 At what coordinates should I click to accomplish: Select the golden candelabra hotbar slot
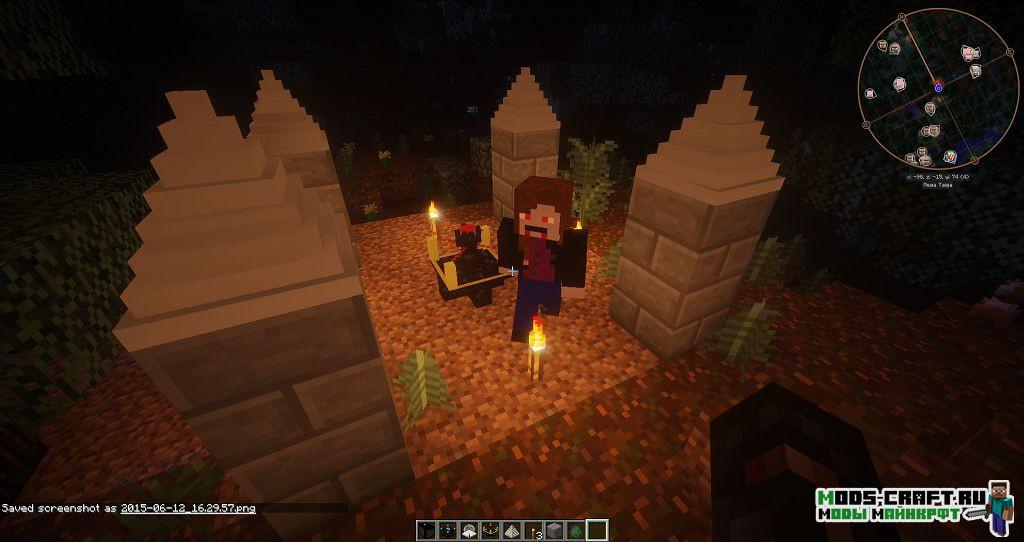click(x=492, y=530)
